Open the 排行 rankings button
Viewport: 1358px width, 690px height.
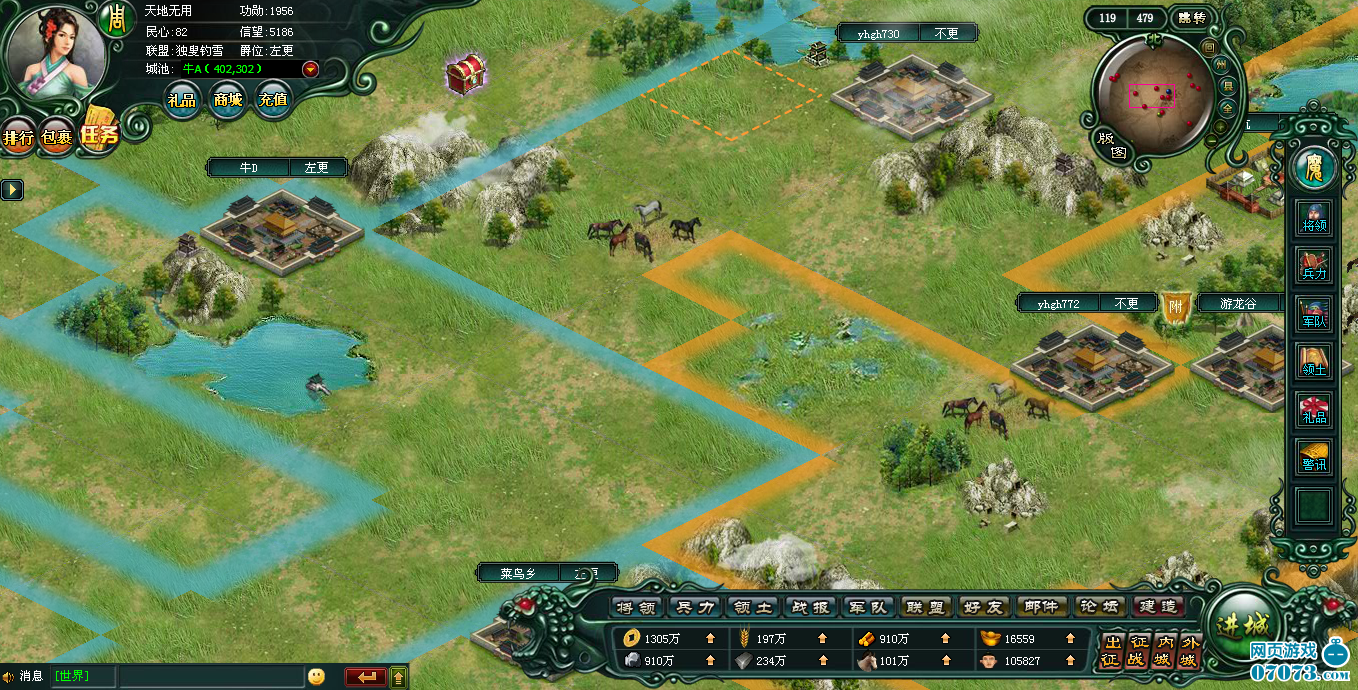click(19, 137)
